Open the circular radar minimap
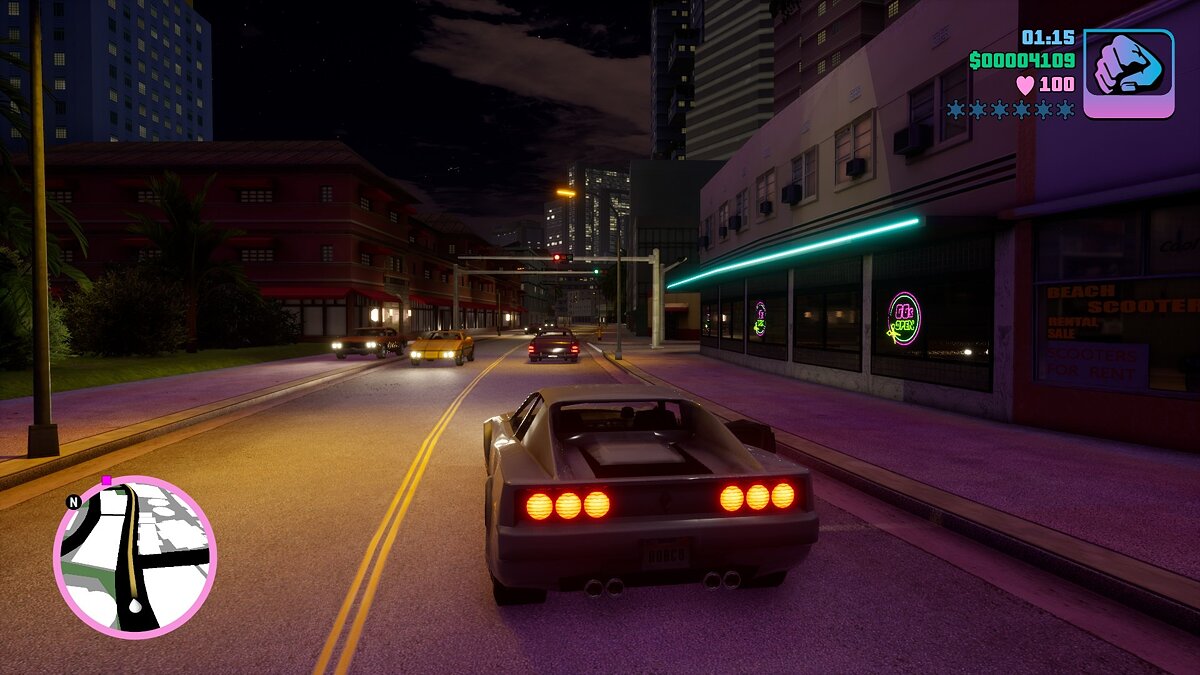The image size is (1200, 675). pos(135,557)
